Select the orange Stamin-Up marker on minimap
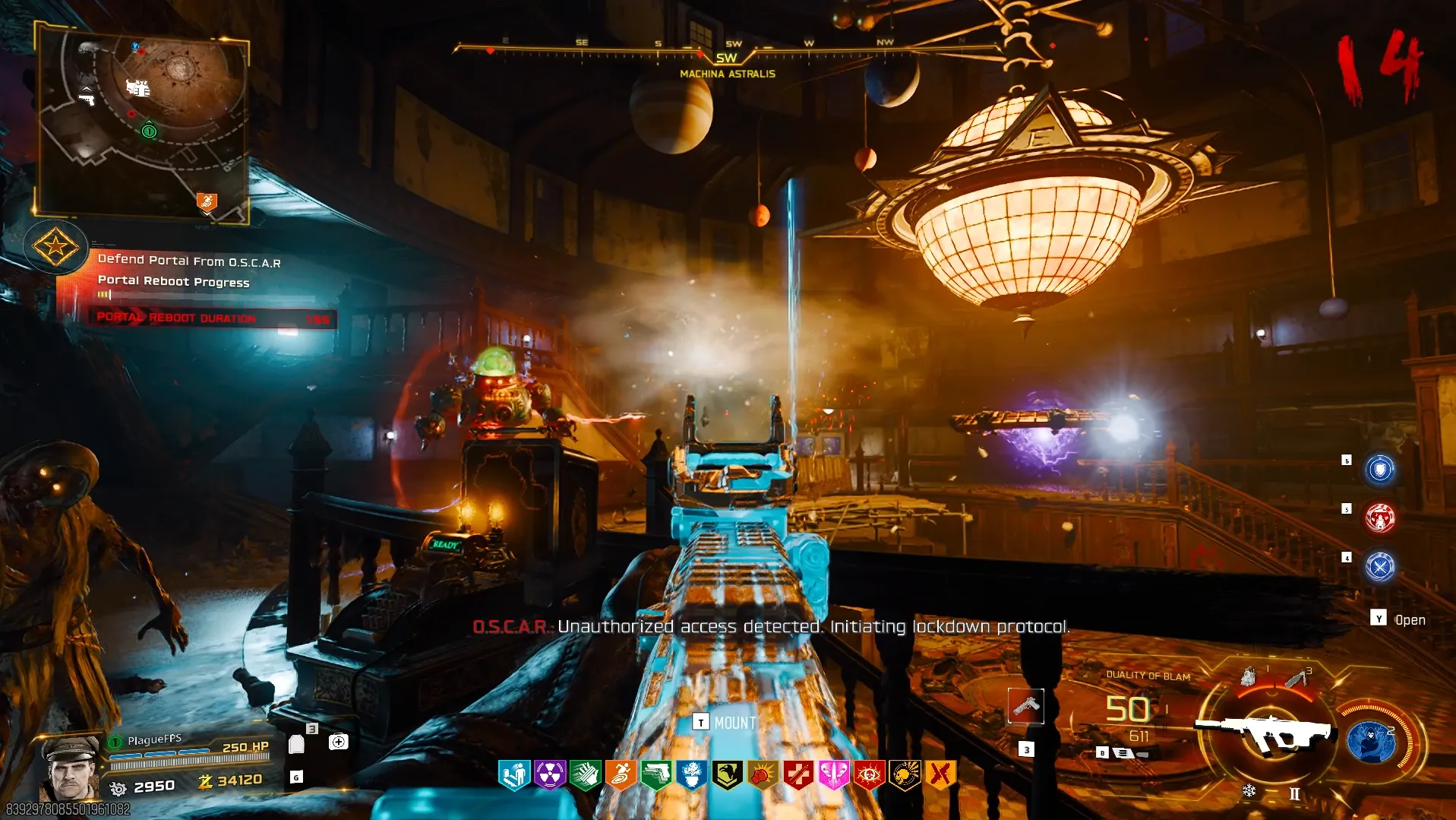This screenshot has height=820, width=1456. (207, 201)
